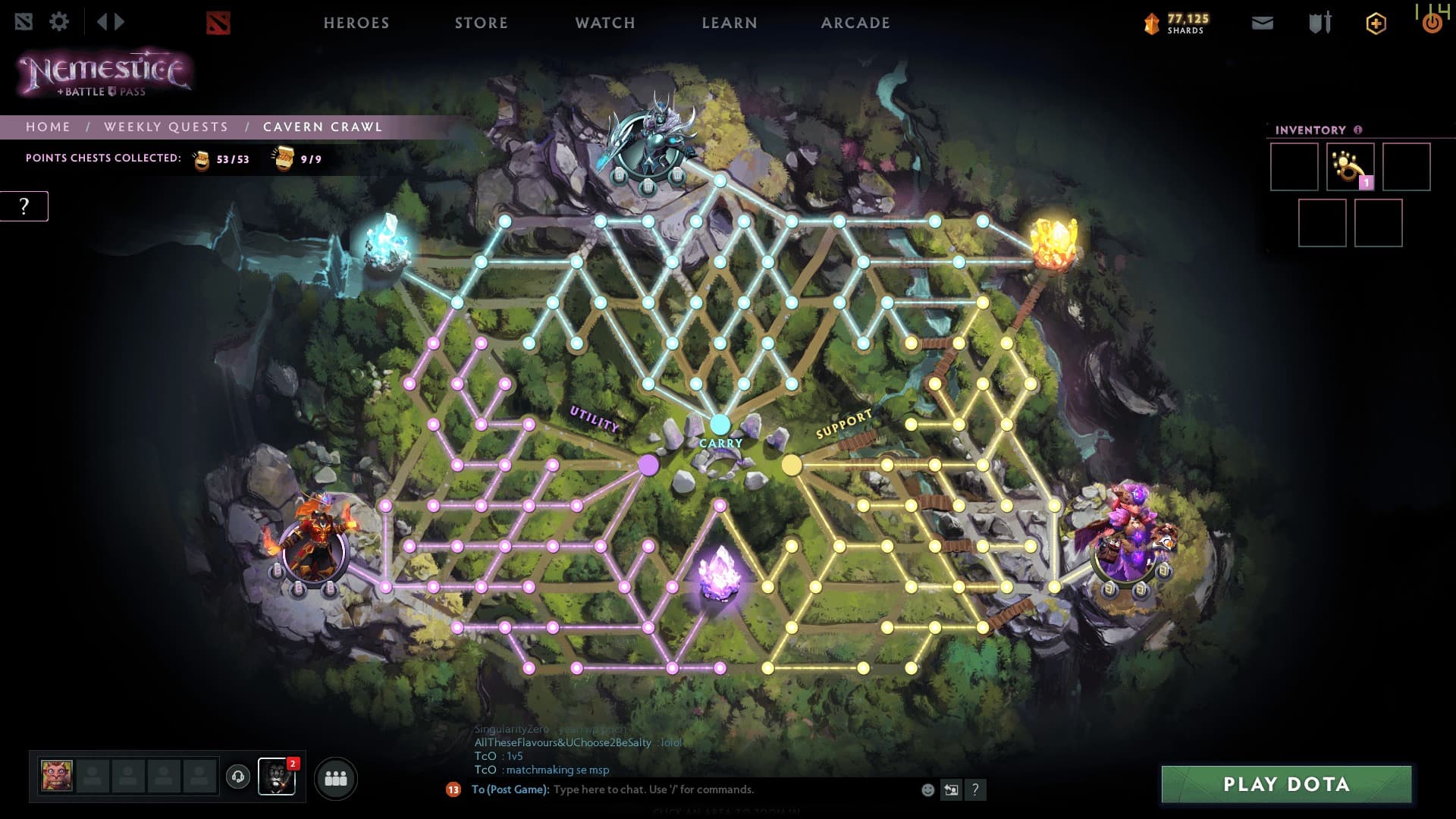
Task: Open the chat emoticon picker
Action: pyautogui.click(x=927, y=789)
